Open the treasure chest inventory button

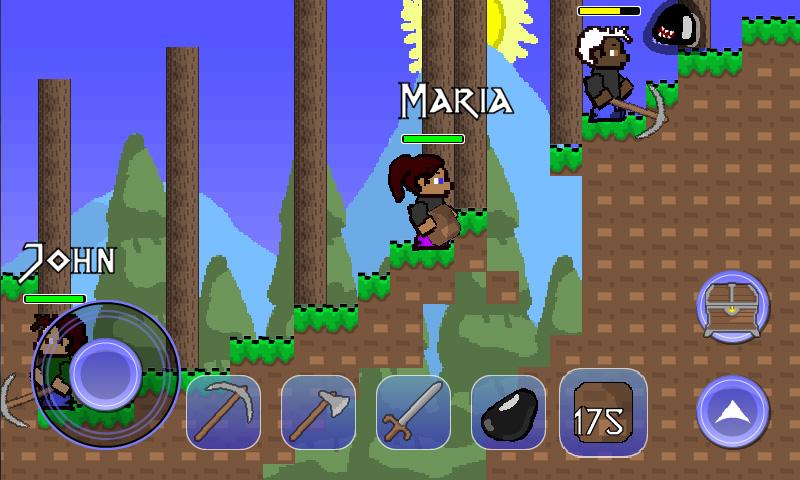(x=733, y=307)
